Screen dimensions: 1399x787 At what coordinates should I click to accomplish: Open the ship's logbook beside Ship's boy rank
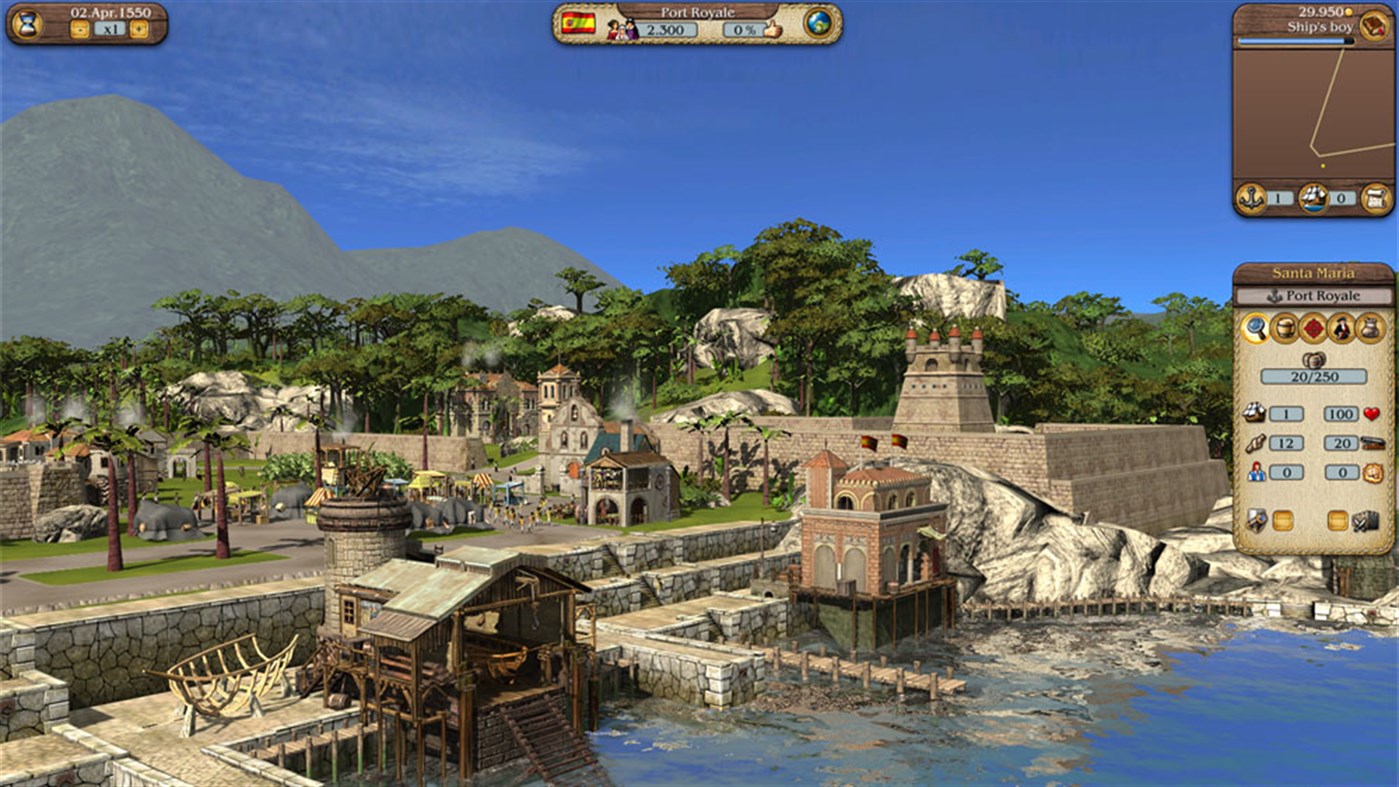coord(1373,26)
